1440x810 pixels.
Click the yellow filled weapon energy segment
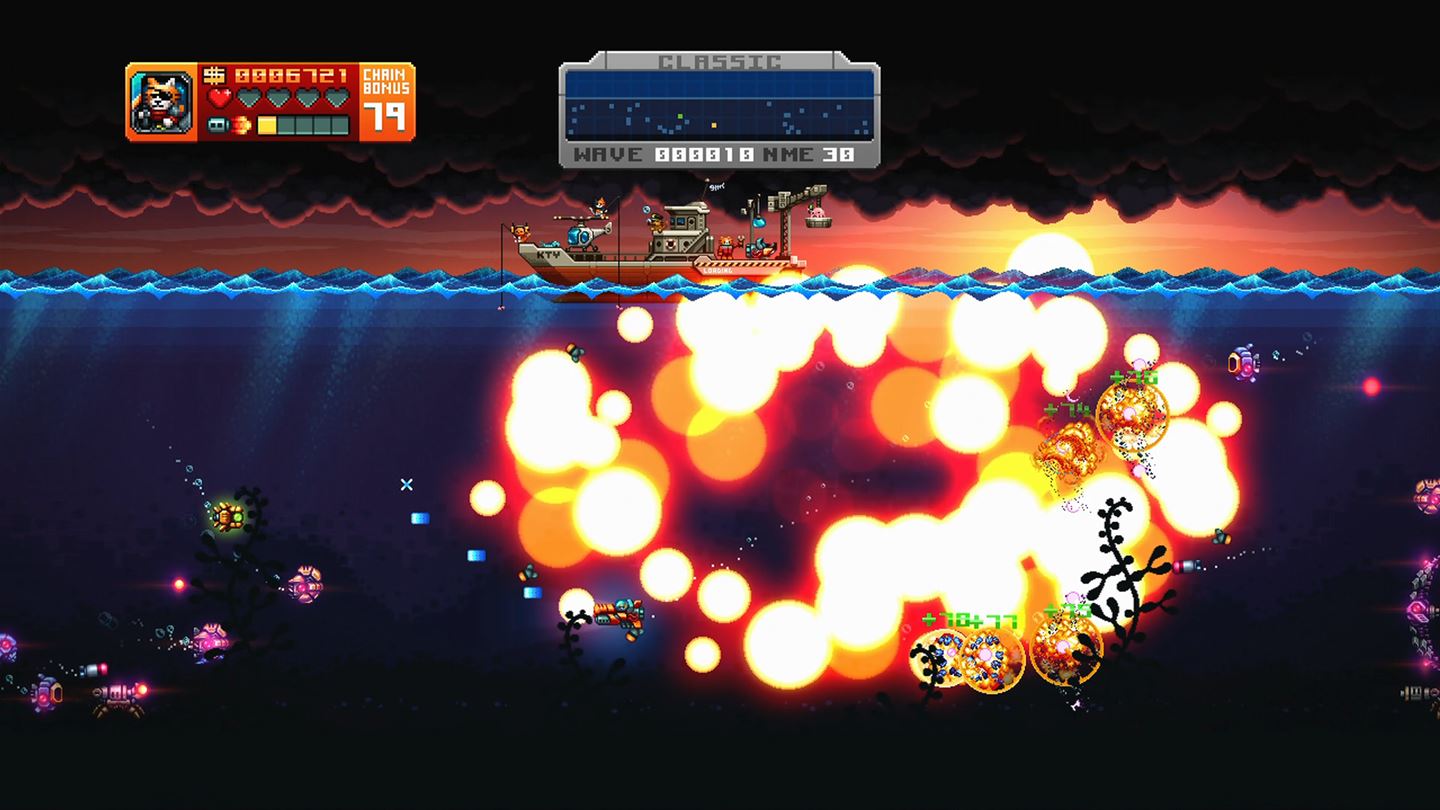pos(266,125)
